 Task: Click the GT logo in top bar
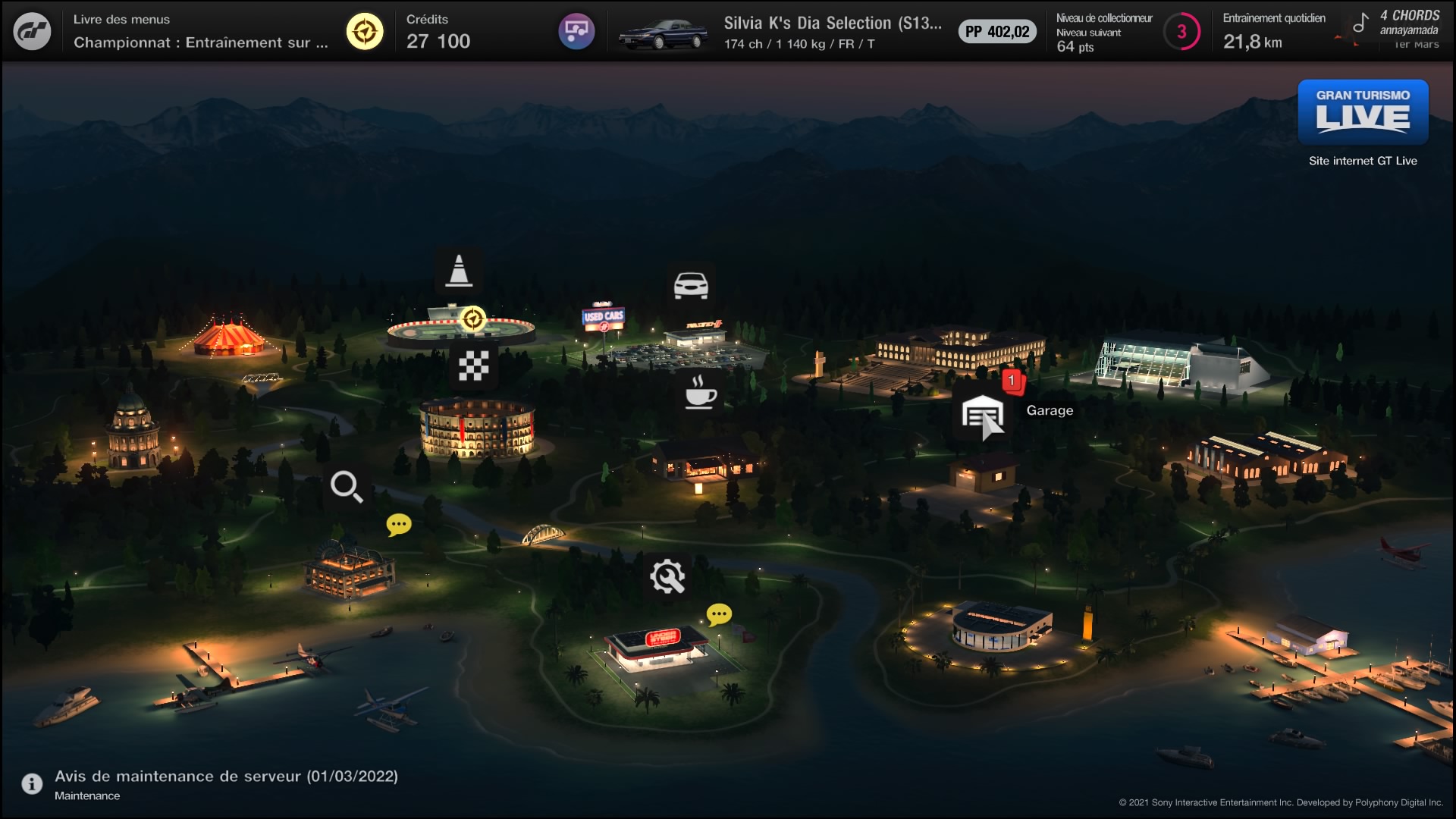(x=32, y=32)
